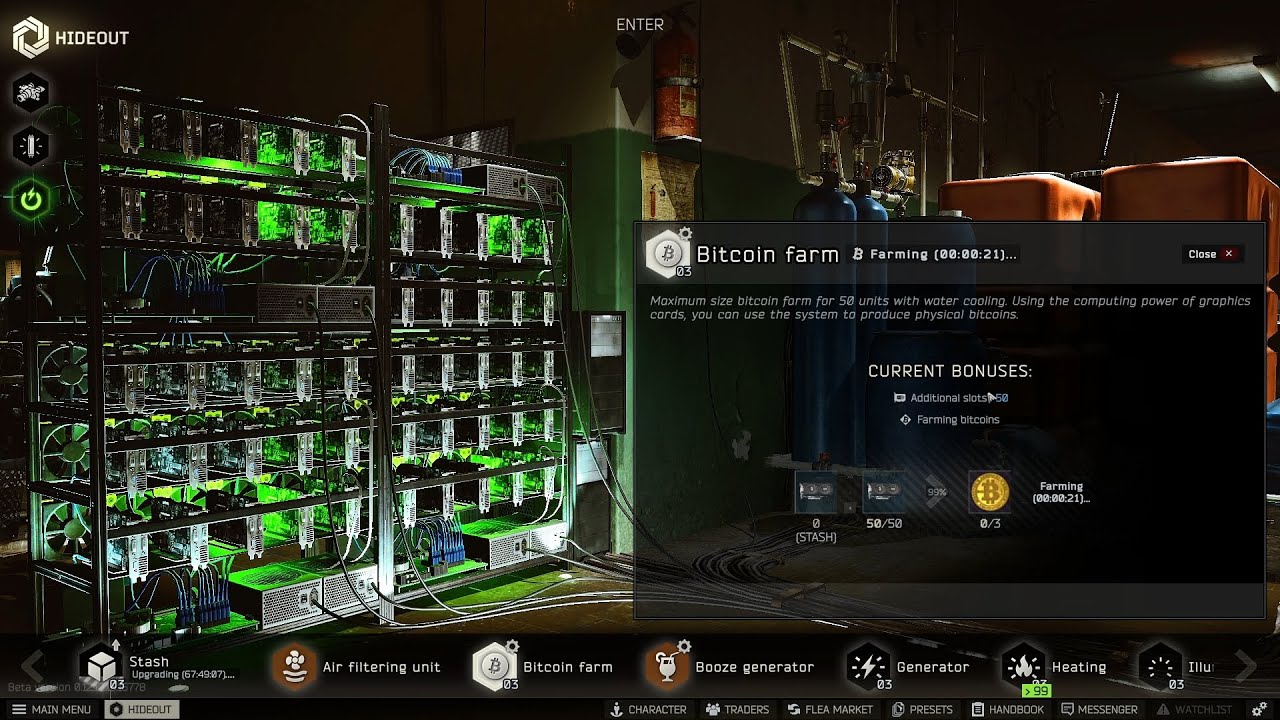
Task: Open the Heating module
Action: [1024, 665]
